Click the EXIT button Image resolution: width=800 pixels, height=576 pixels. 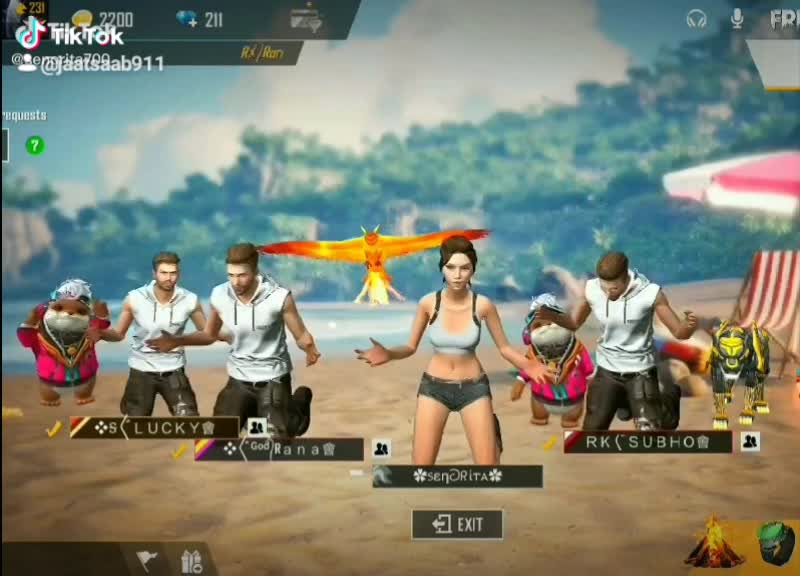pyautogui.click(x=457, y=524)
